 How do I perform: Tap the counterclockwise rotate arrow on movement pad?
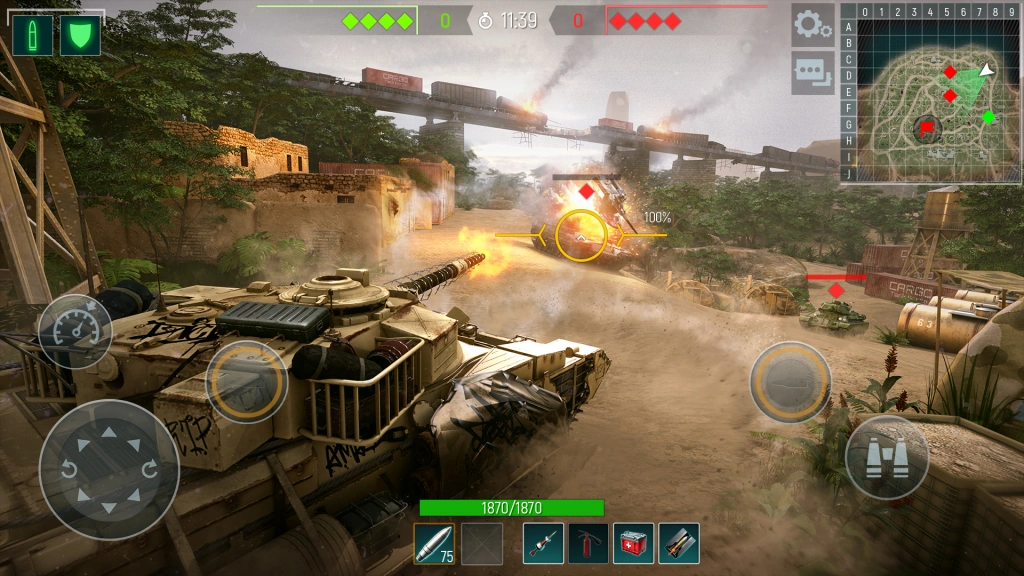tap(70, 469)
